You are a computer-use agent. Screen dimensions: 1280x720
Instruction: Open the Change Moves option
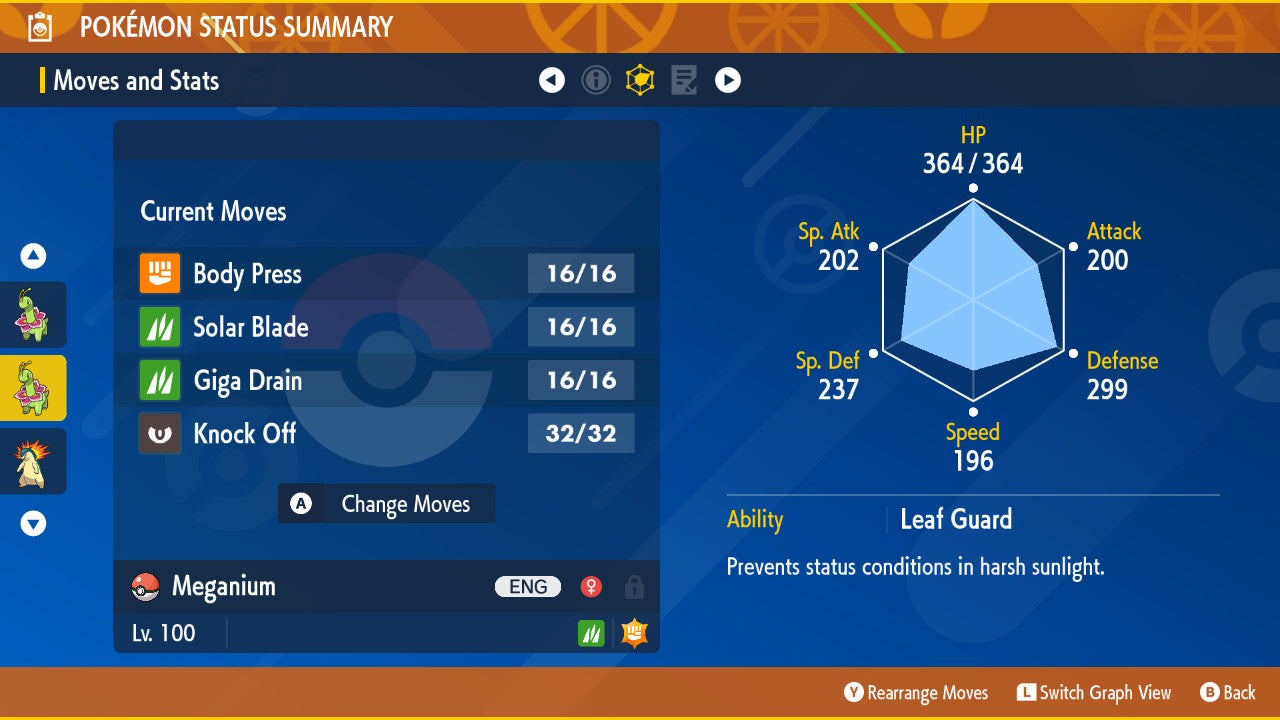tap(386, 504)
